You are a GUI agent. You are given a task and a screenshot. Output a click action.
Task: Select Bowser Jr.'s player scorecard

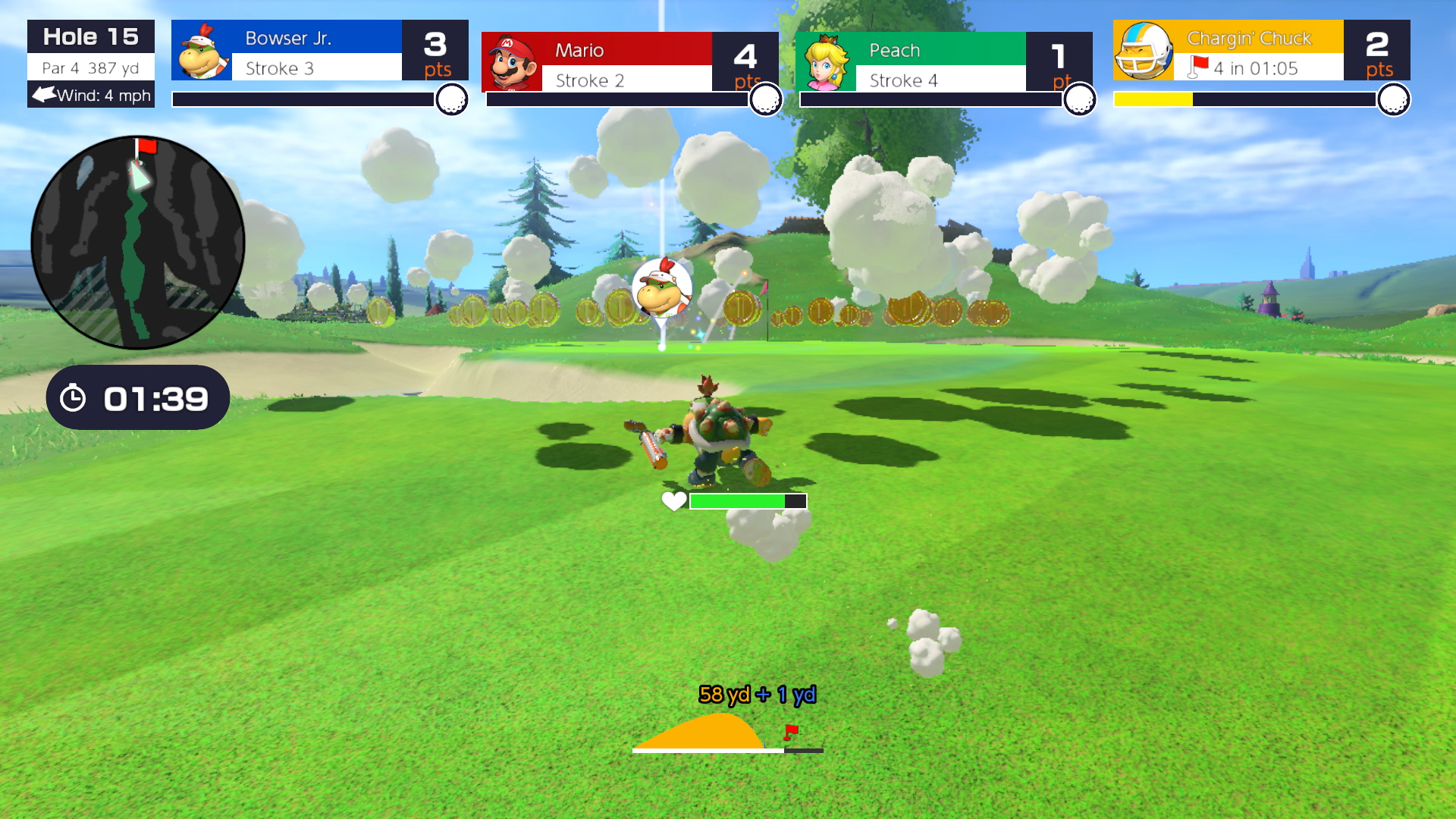click(319, 51)
